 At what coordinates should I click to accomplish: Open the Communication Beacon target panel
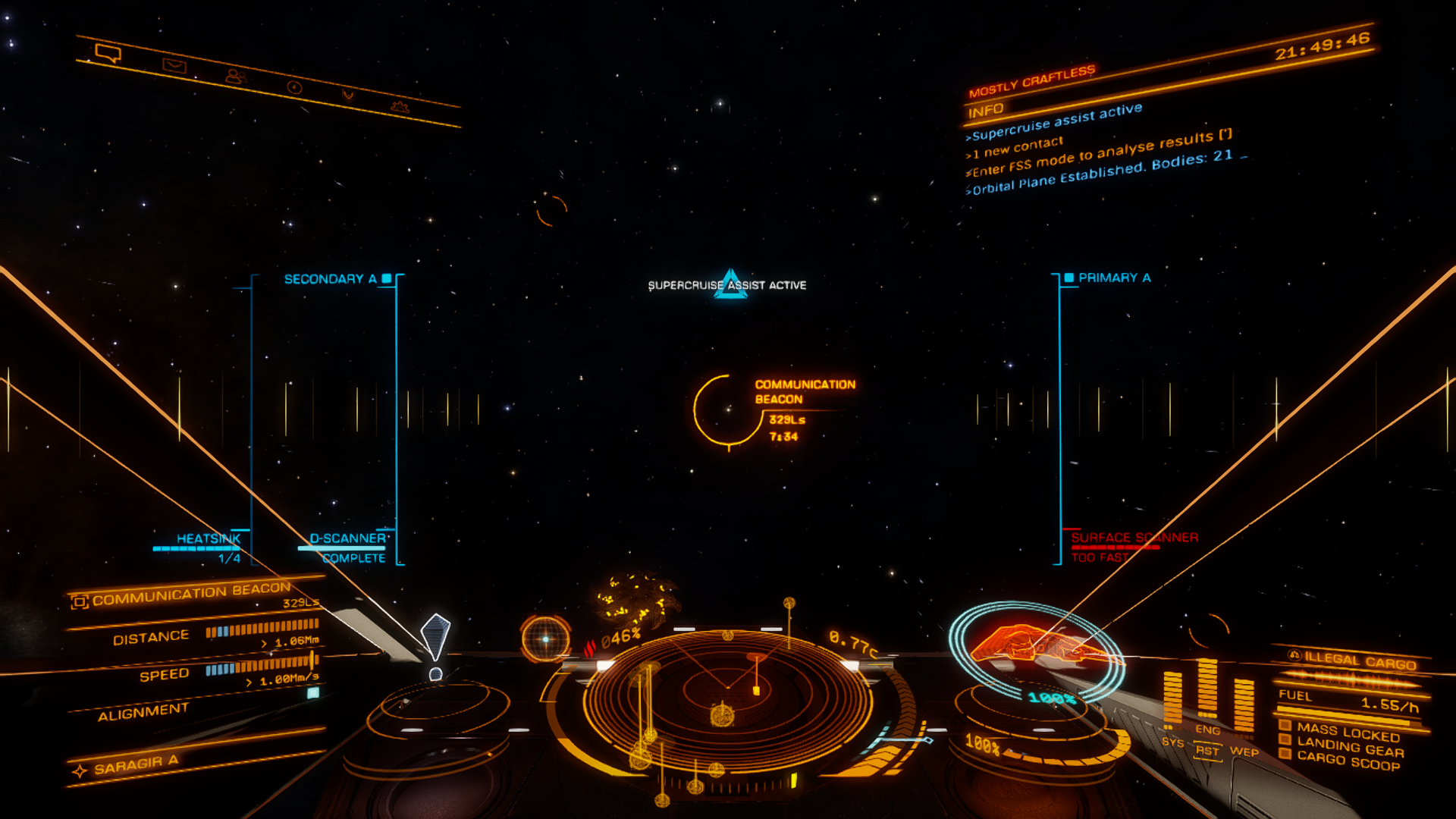click(x=191, y=594)
